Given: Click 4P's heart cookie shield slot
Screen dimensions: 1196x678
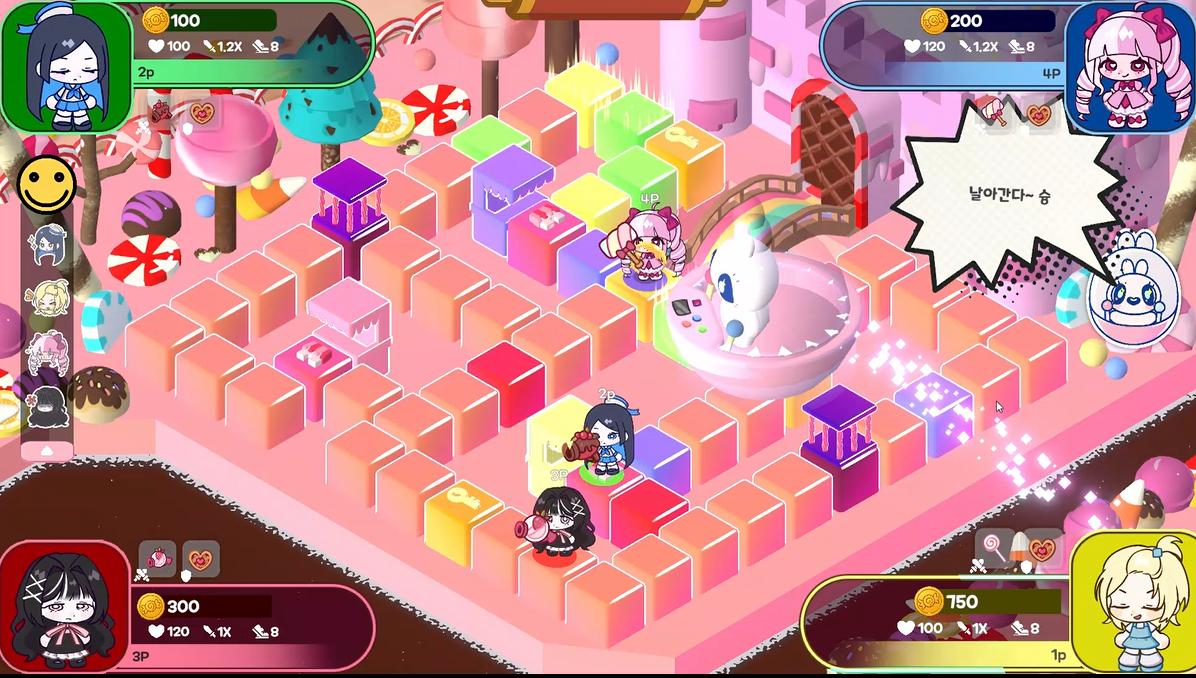Looking at the screenshot, I should click(x=1040, y=114).
